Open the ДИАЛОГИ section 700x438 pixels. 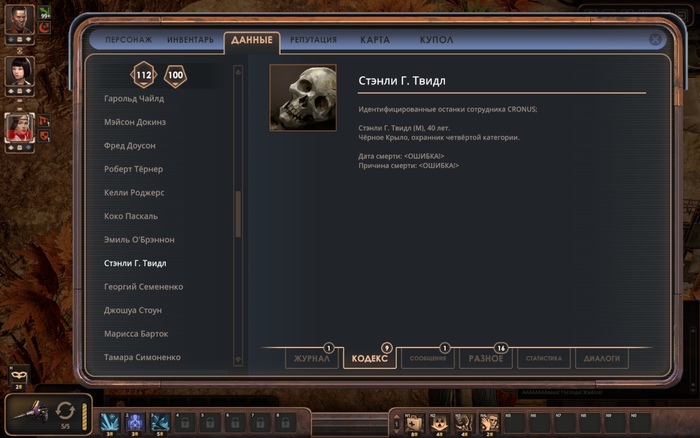pyautogui.click(x=602, y=358)
